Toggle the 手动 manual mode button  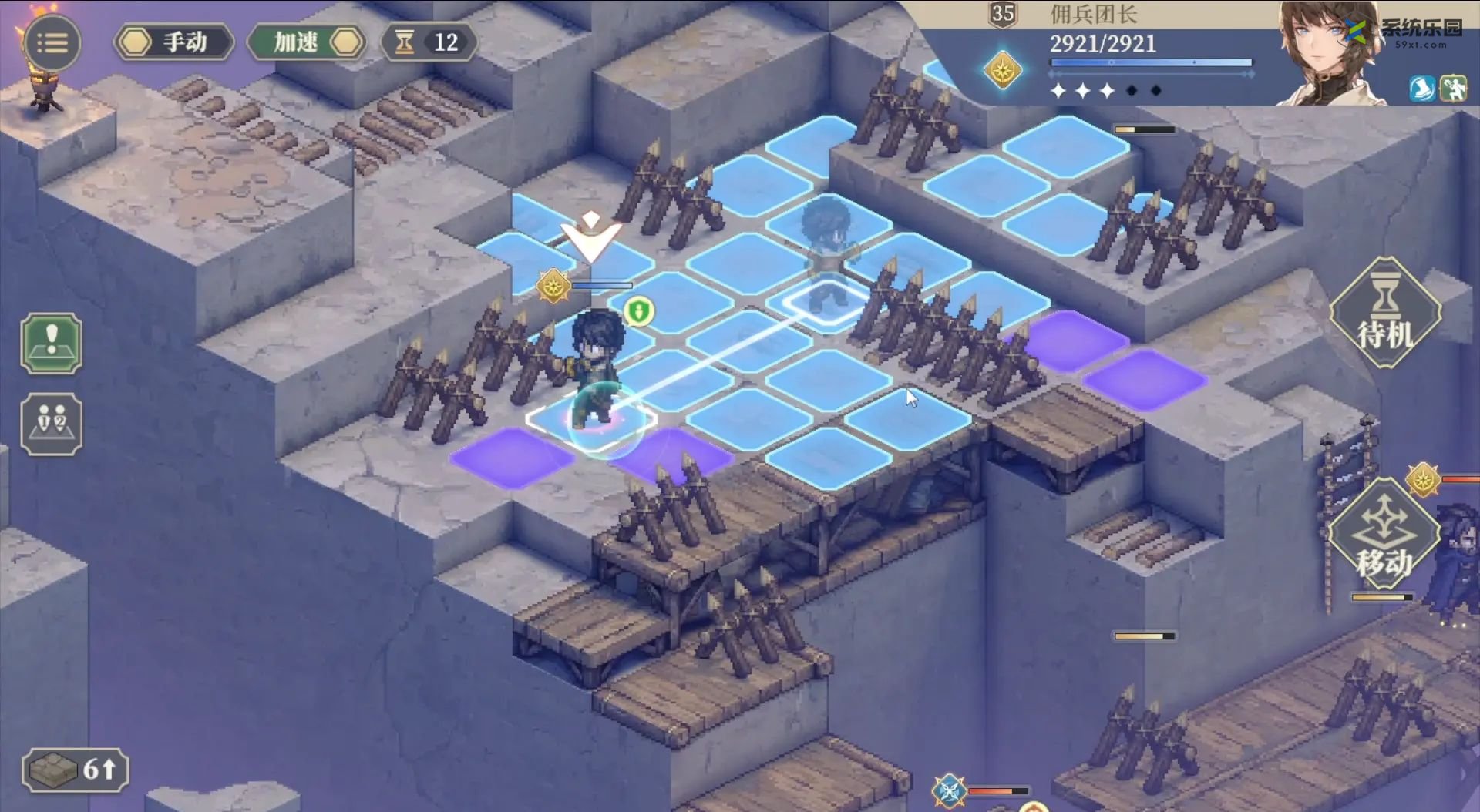(174, 42)
